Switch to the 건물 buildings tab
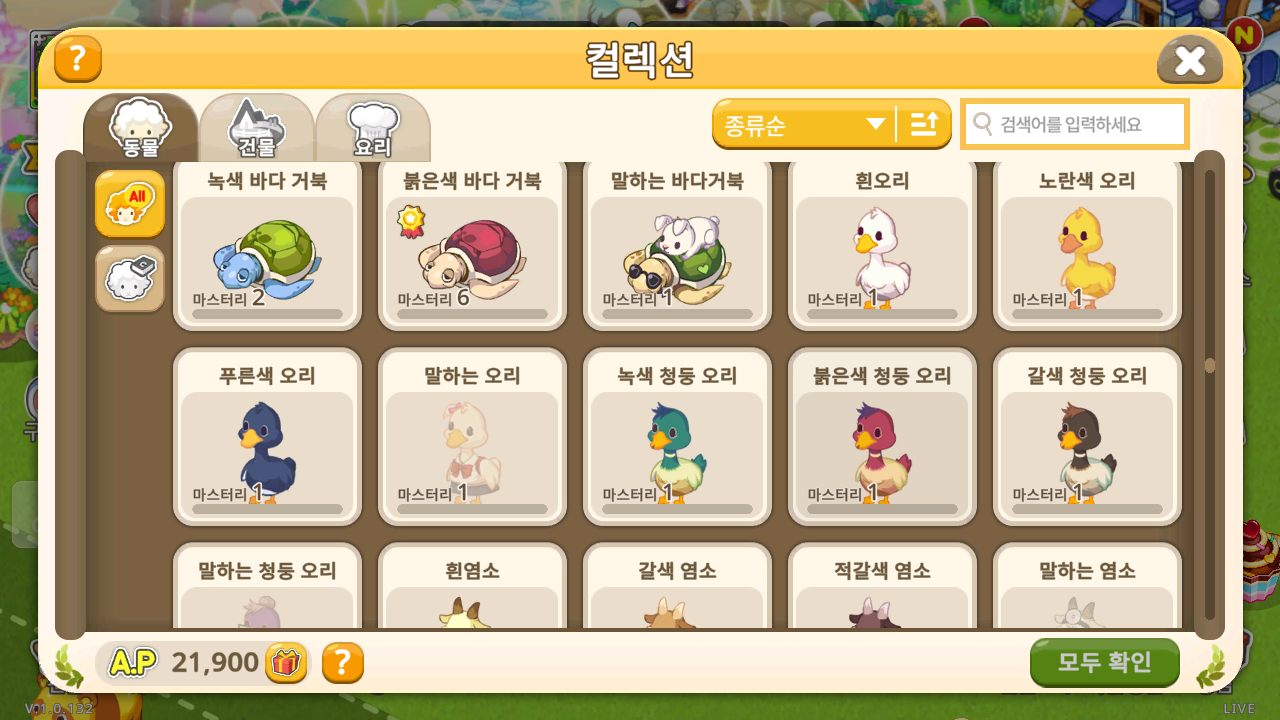 tap(257, 128)
